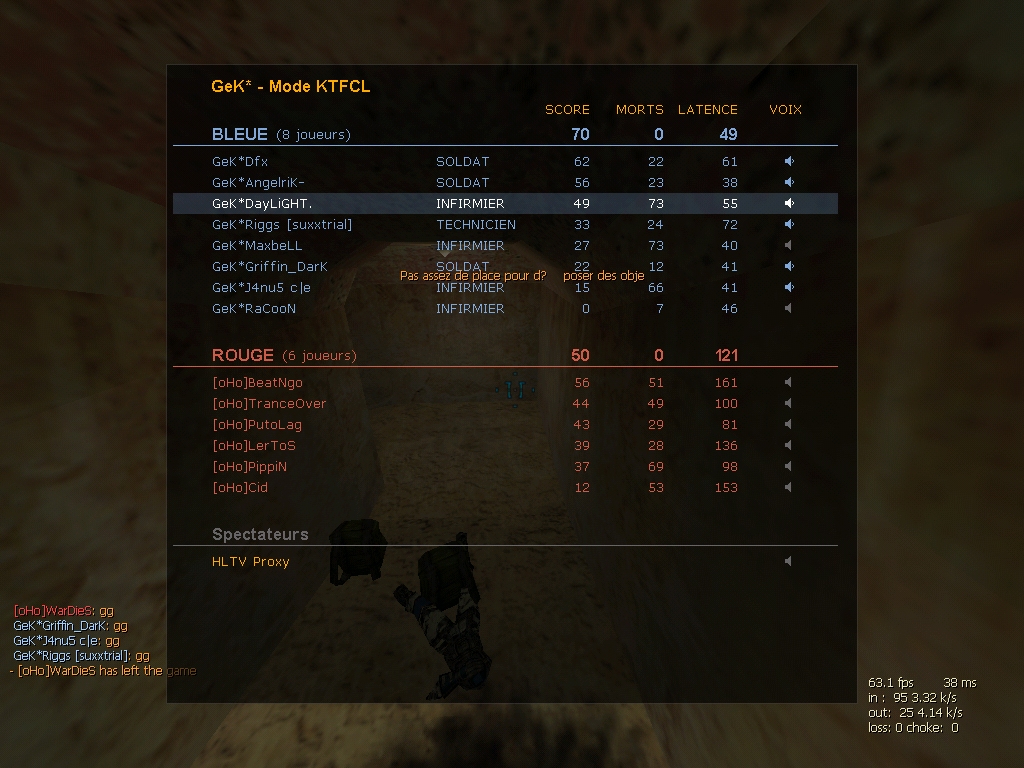Toggle voice speaker icon beside GeK*Griffin_DarK
Viewport: 1024px width, 768px height.
789,266
